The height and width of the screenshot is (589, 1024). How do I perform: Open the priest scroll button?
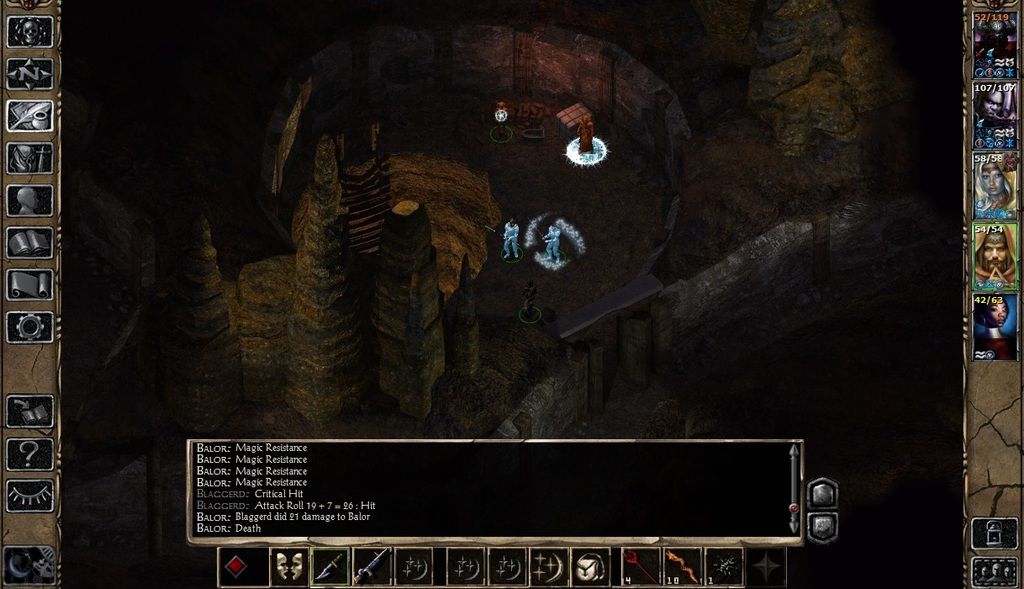[30, 284]
